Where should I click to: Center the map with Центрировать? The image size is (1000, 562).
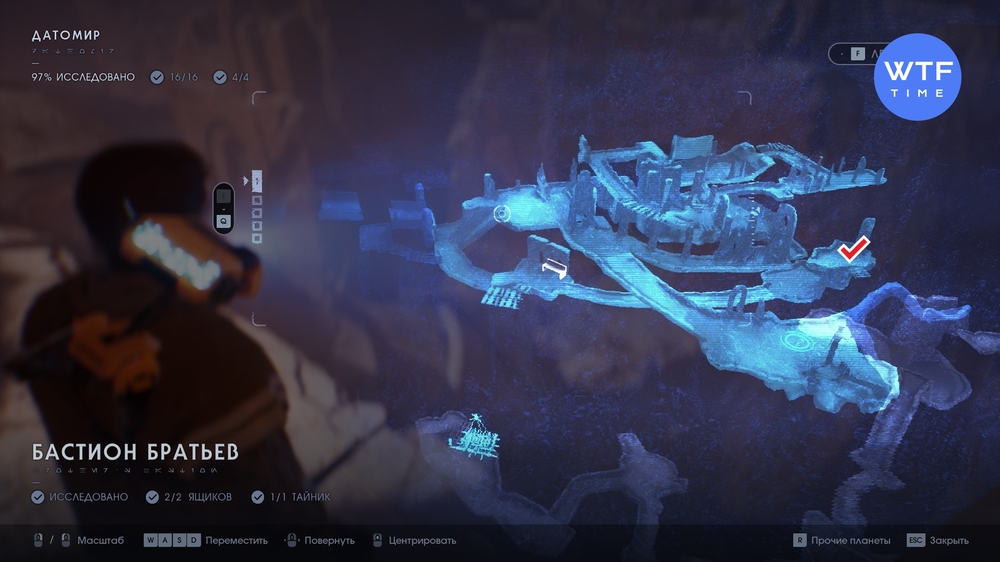tap(414, 540)
